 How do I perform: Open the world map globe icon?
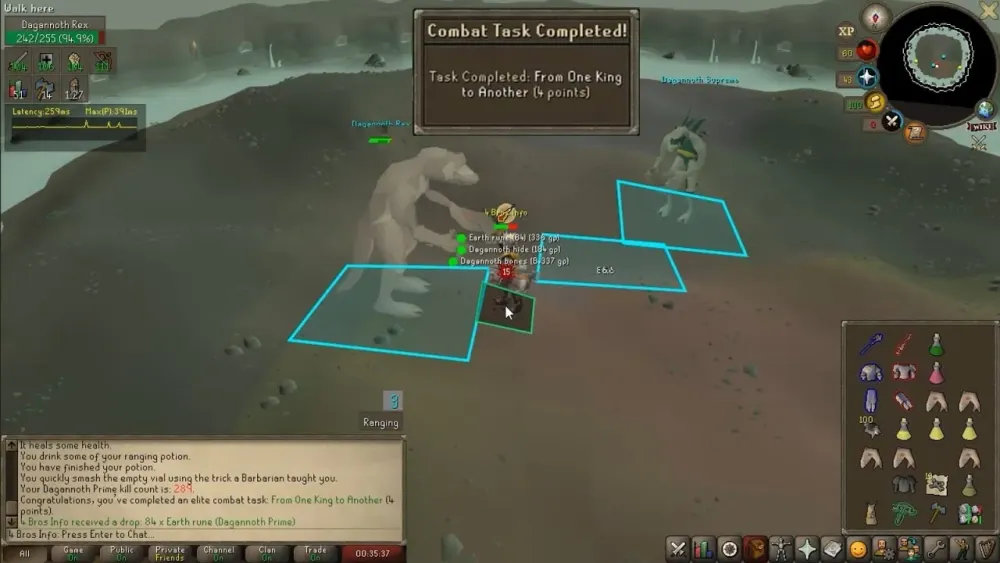pyautogui.click(x=985, y=110)
